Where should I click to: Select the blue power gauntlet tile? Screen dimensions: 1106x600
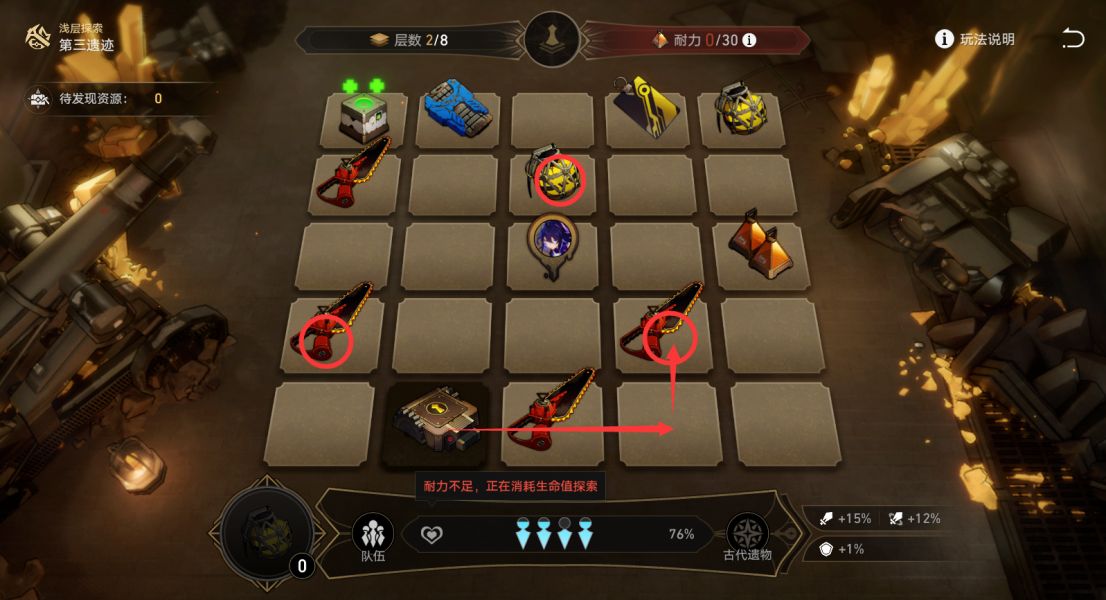(456, 112)
